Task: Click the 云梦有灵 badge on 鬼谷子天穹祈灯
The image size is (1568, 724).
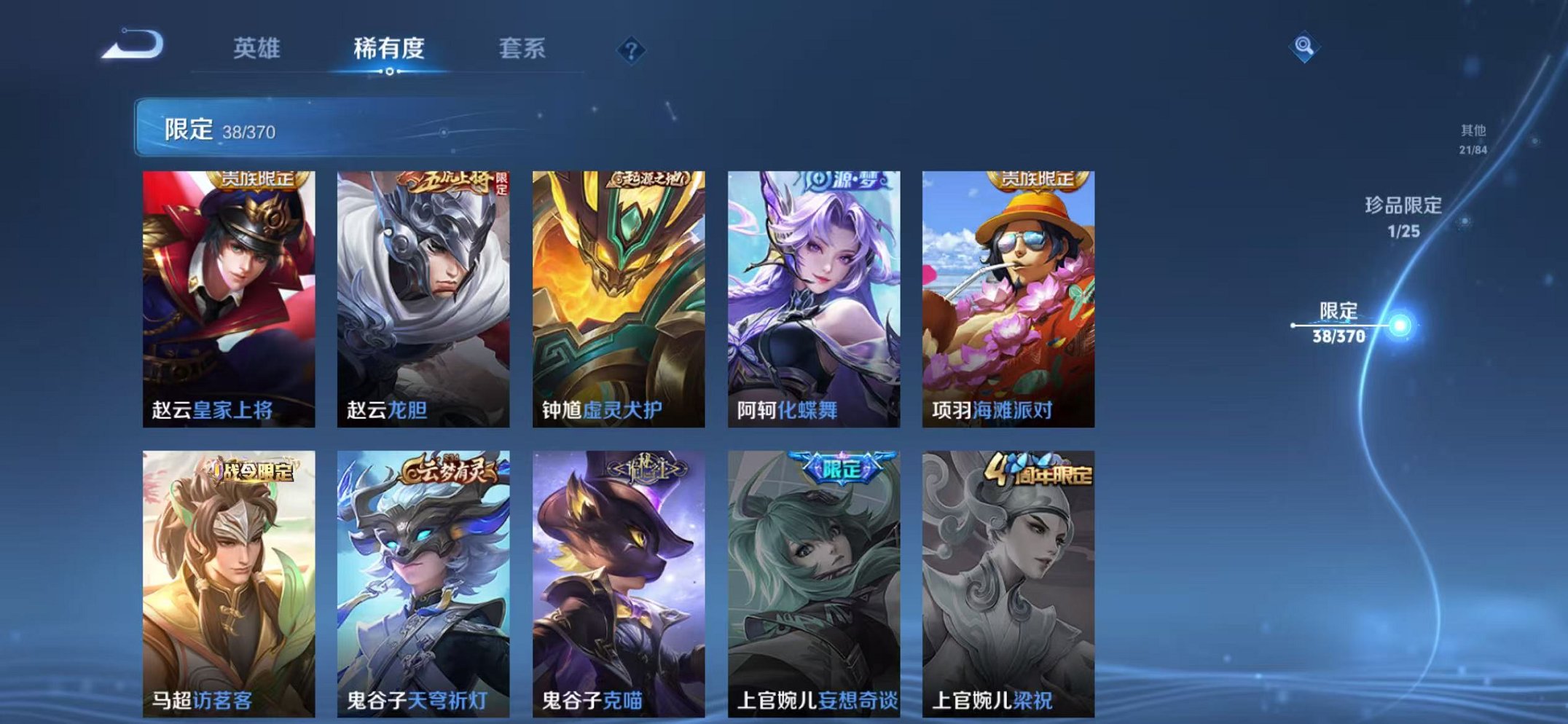Action: point(447,471)
